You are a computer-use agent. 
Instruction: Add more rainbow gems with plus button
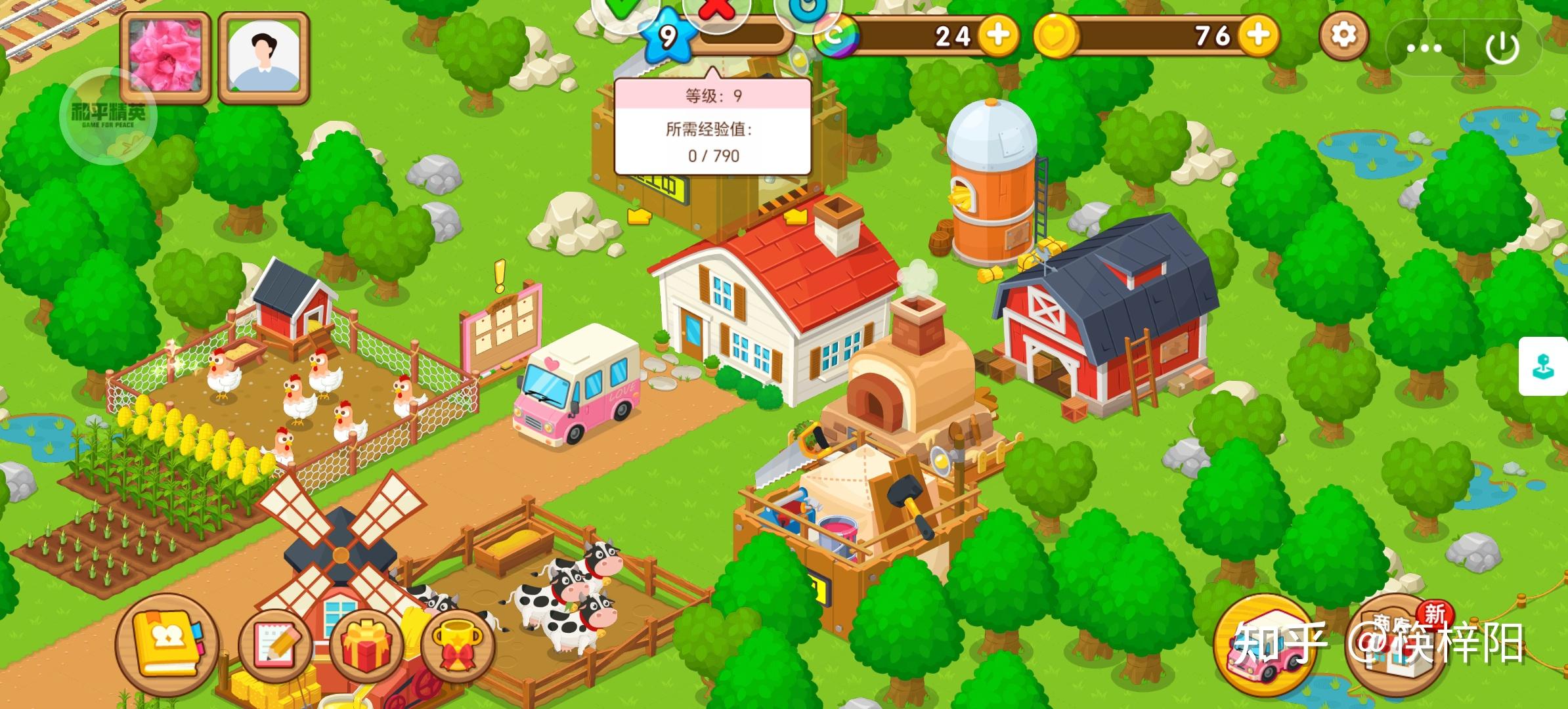(998, 35)
